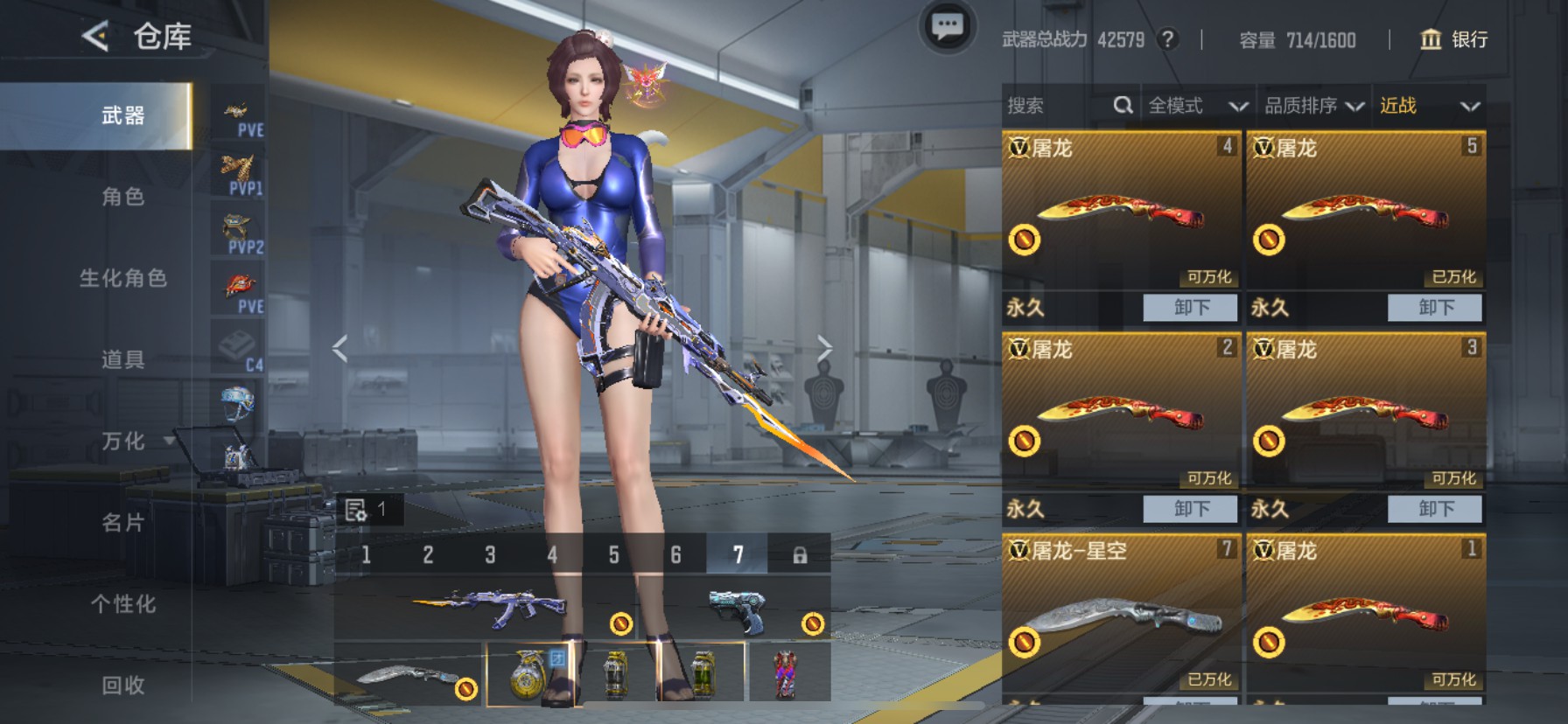Open the 全模式 mode dropdown

pyautogui.click(x=1197, y=106)
